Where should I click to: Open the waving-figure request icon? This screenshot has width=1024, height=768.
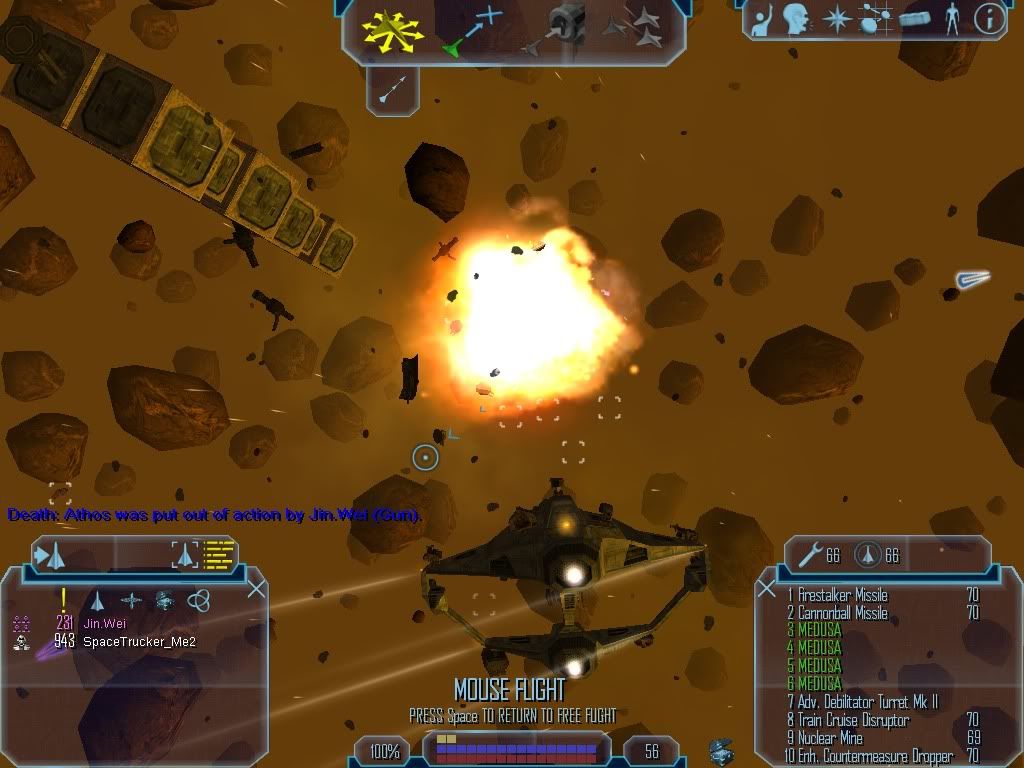click(763, 20)
